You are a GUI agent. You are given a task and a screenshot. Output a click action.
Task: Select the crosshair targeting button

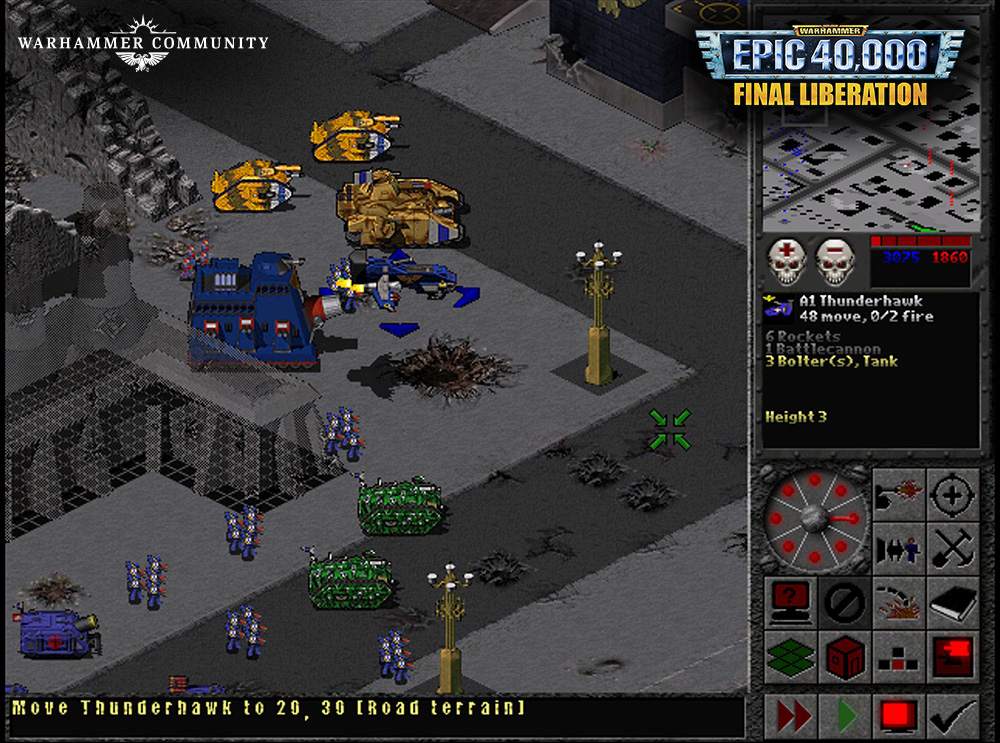tap(952, 494)
